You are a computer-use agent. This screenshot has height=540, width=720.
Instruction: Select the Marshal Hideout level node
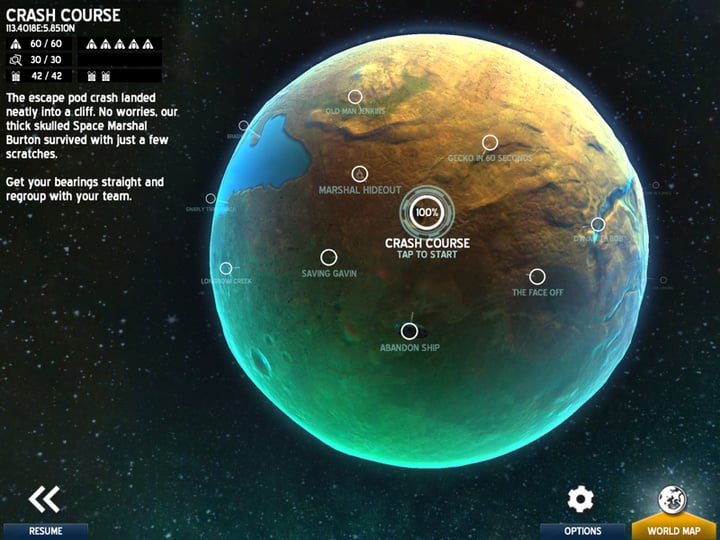pyautogui.click(x=360, y=174)
